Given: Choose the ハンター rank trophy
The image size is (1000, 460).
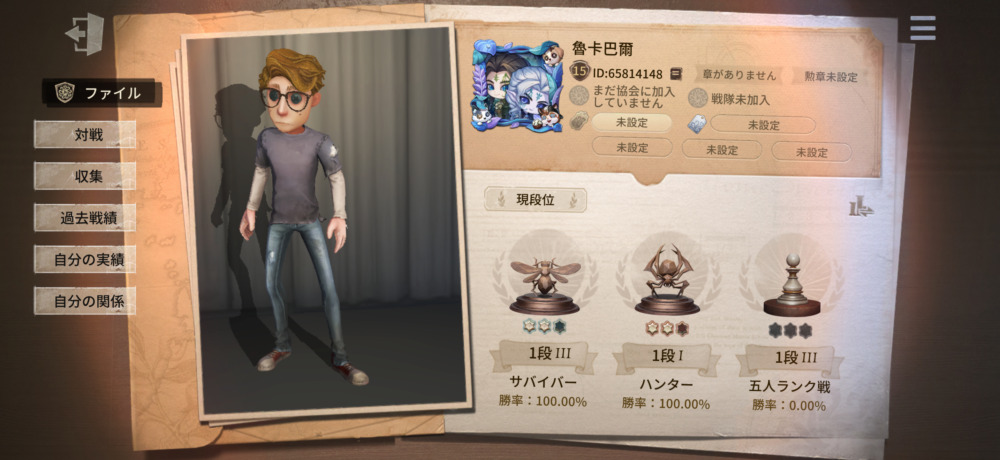Looking at the screenshot, I should tap(665, 275).
